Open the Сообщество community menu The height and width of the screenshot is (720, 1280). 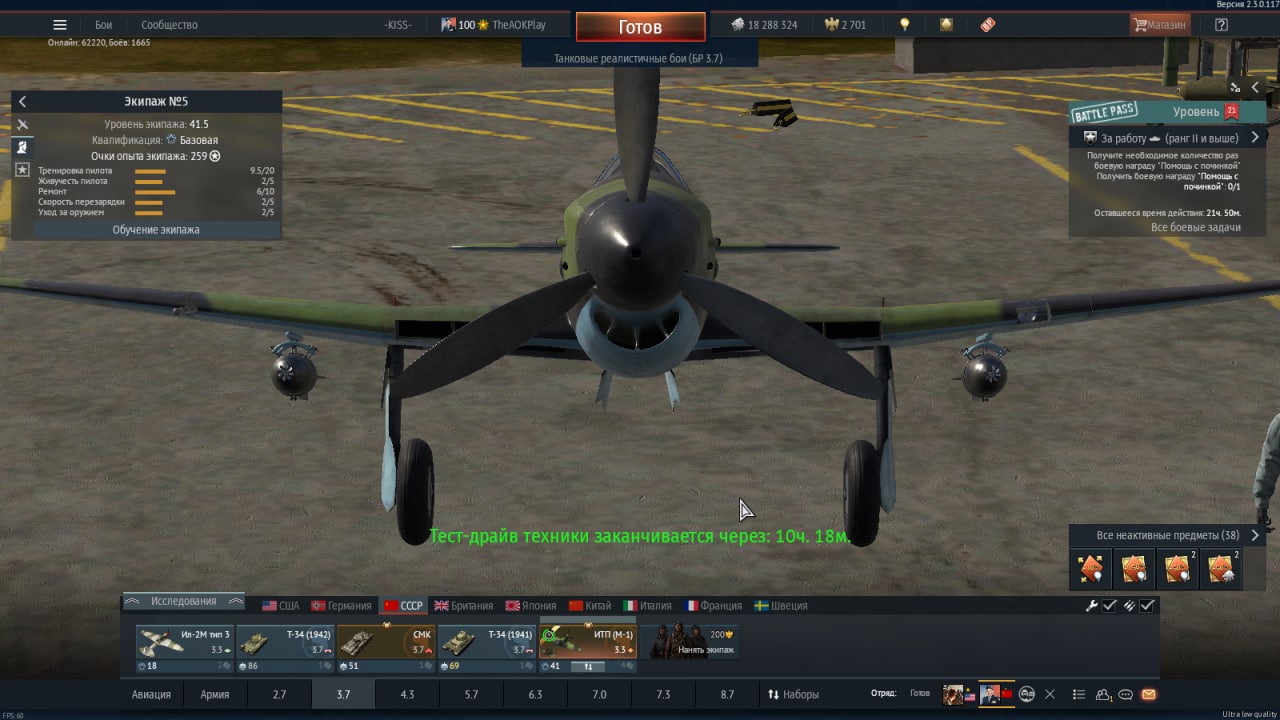(169, 25)
